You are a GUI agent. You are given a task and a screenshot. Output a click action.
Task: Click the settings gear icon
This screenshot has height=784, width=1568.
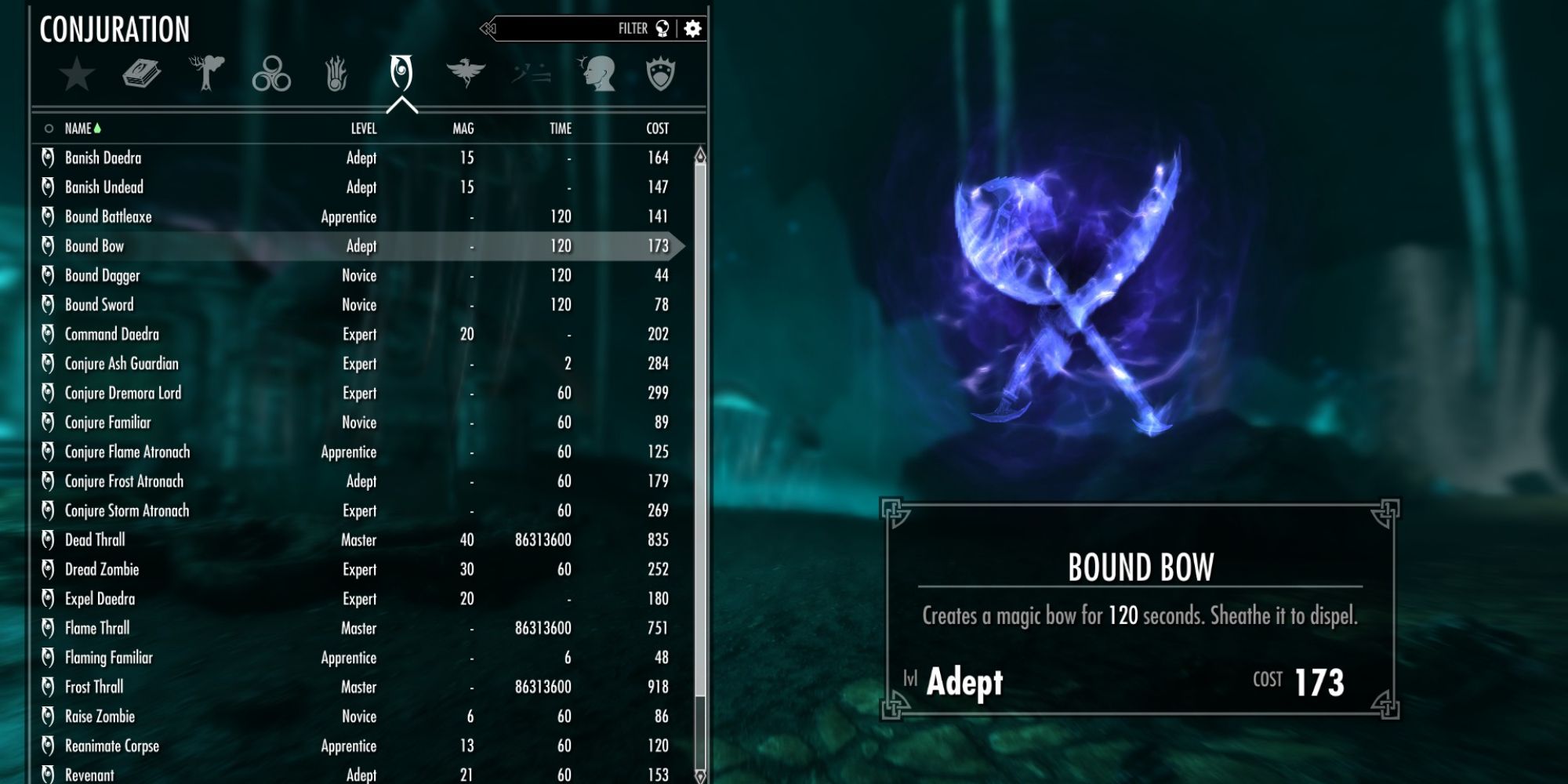pos(691,29)
